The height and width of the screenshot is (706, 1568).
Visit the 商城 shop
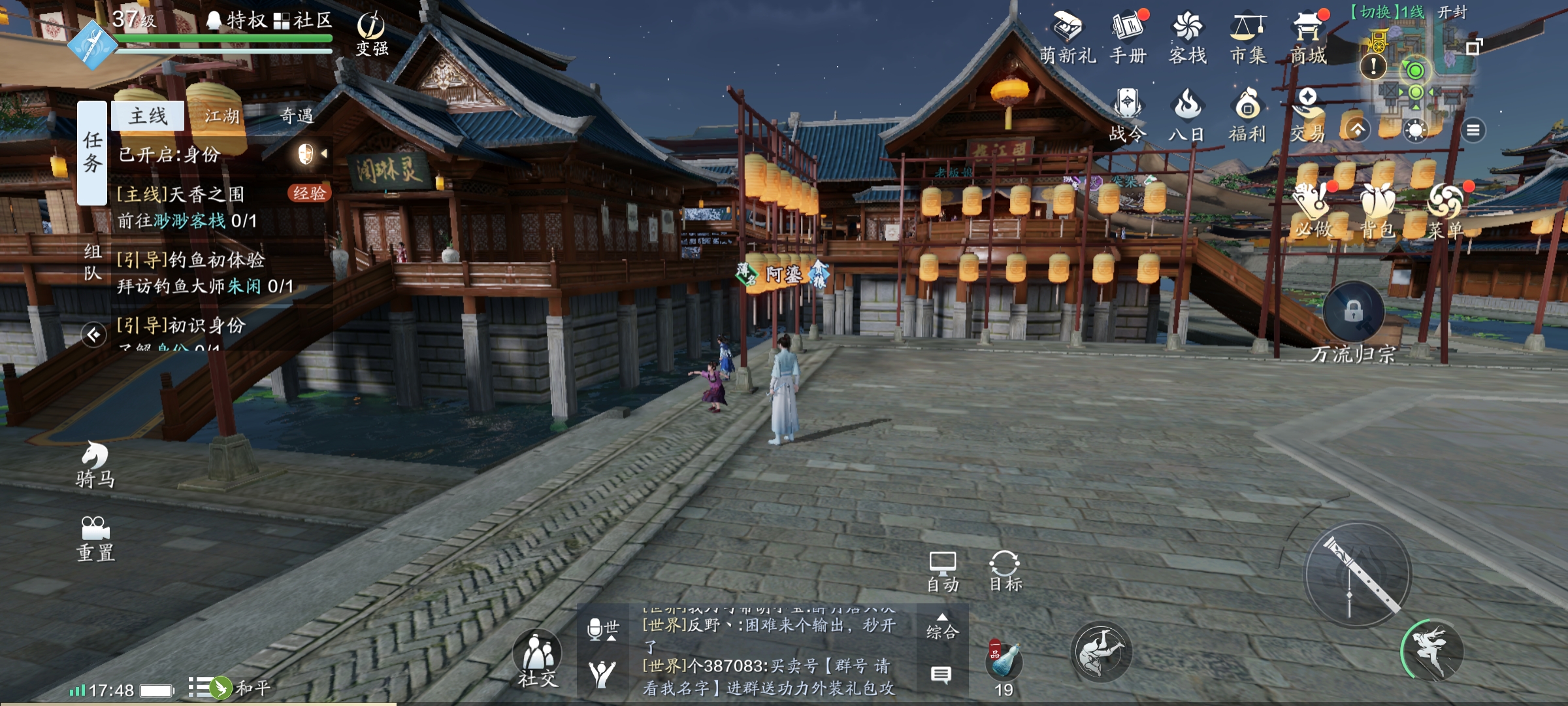1308,38
